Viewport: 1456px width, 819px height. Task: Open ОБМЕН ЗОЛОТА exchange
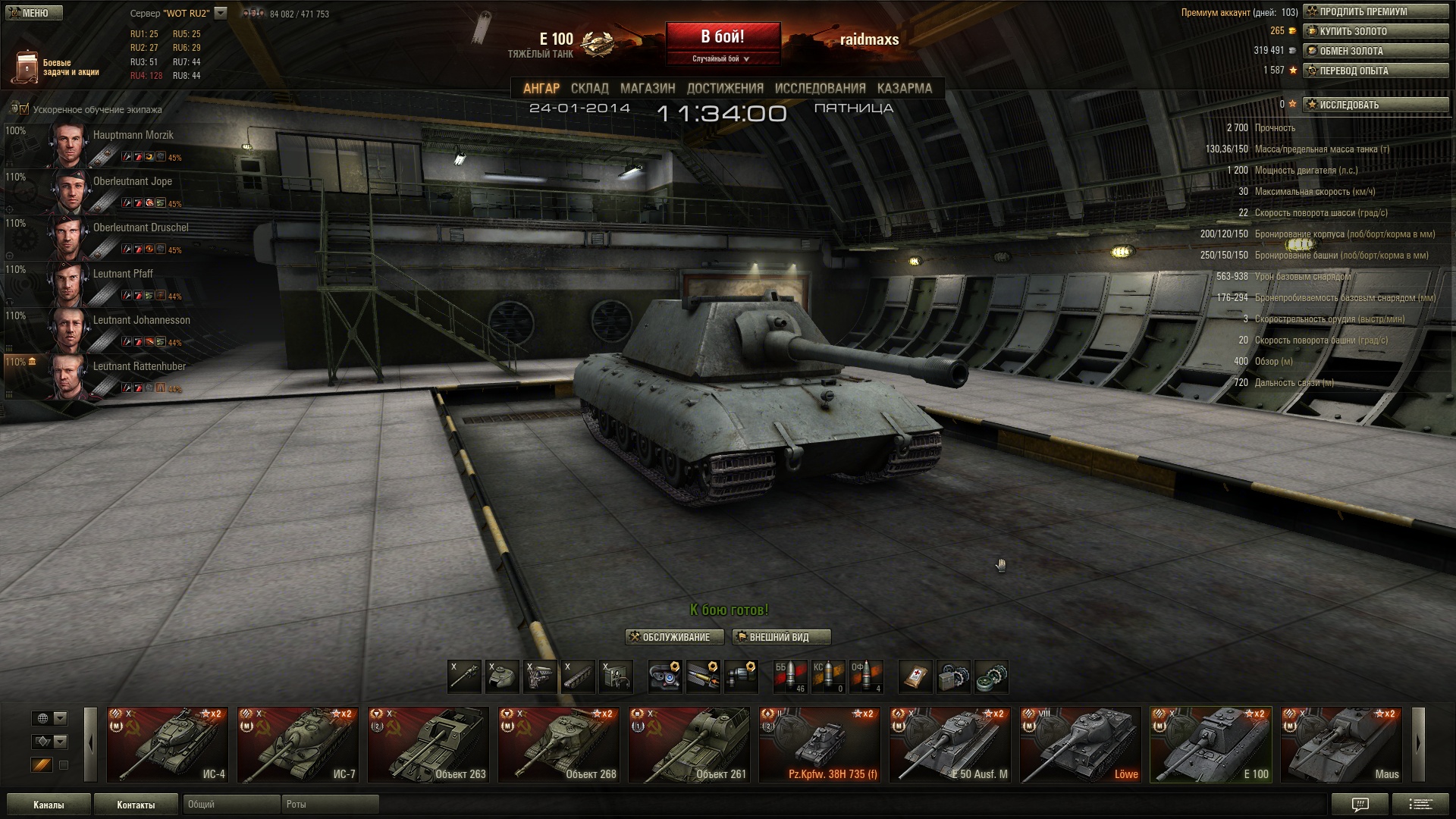(1375, 51)
